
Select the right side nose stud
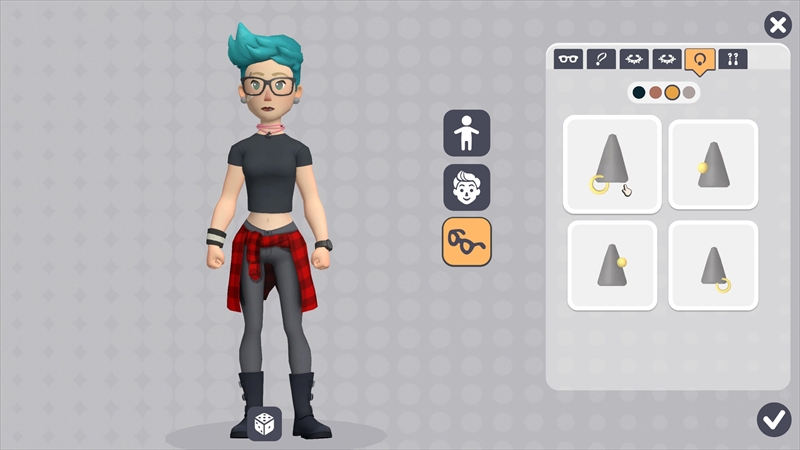(612, 265)
